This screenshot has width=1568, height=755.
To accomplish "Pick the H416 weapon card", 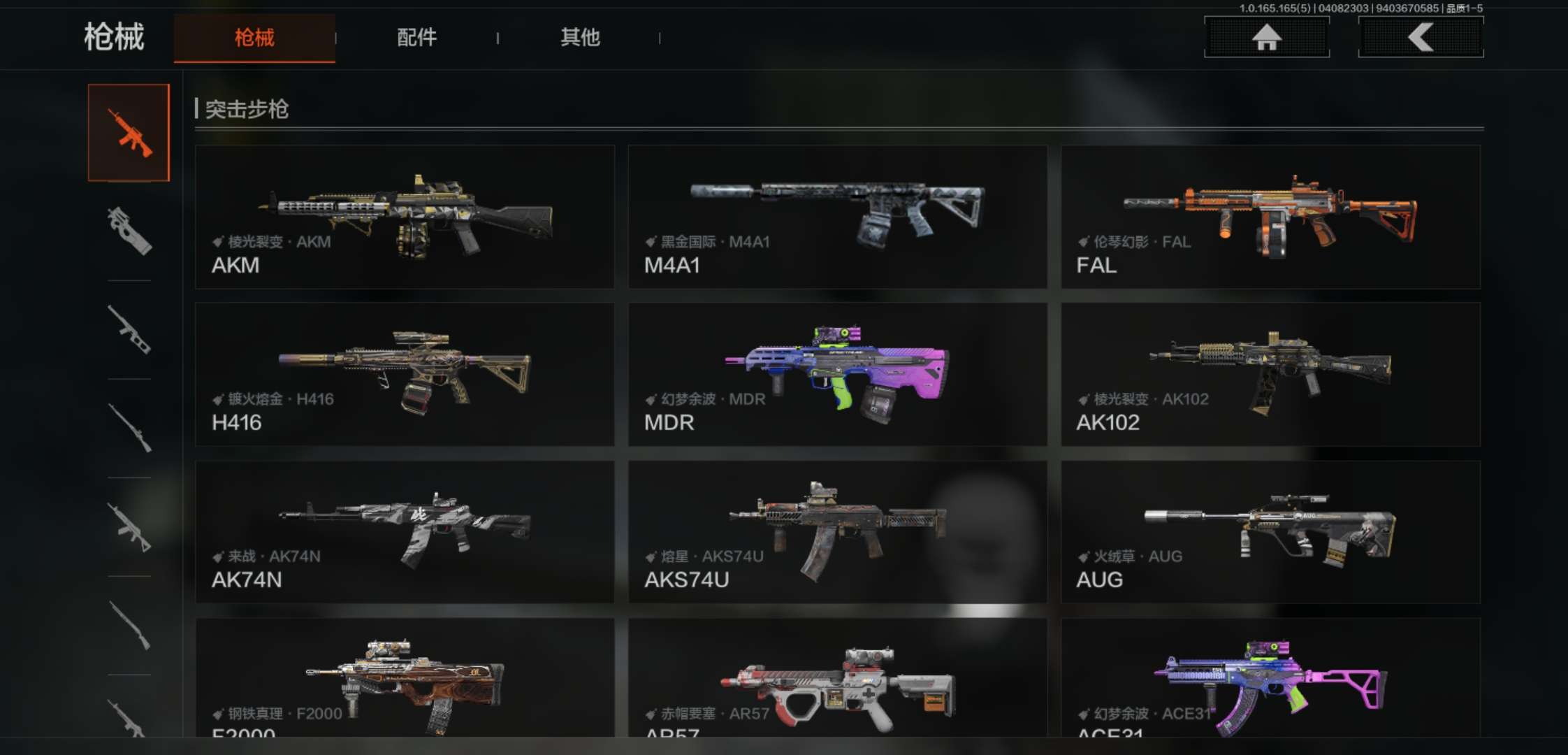I will tap(405, 374).
